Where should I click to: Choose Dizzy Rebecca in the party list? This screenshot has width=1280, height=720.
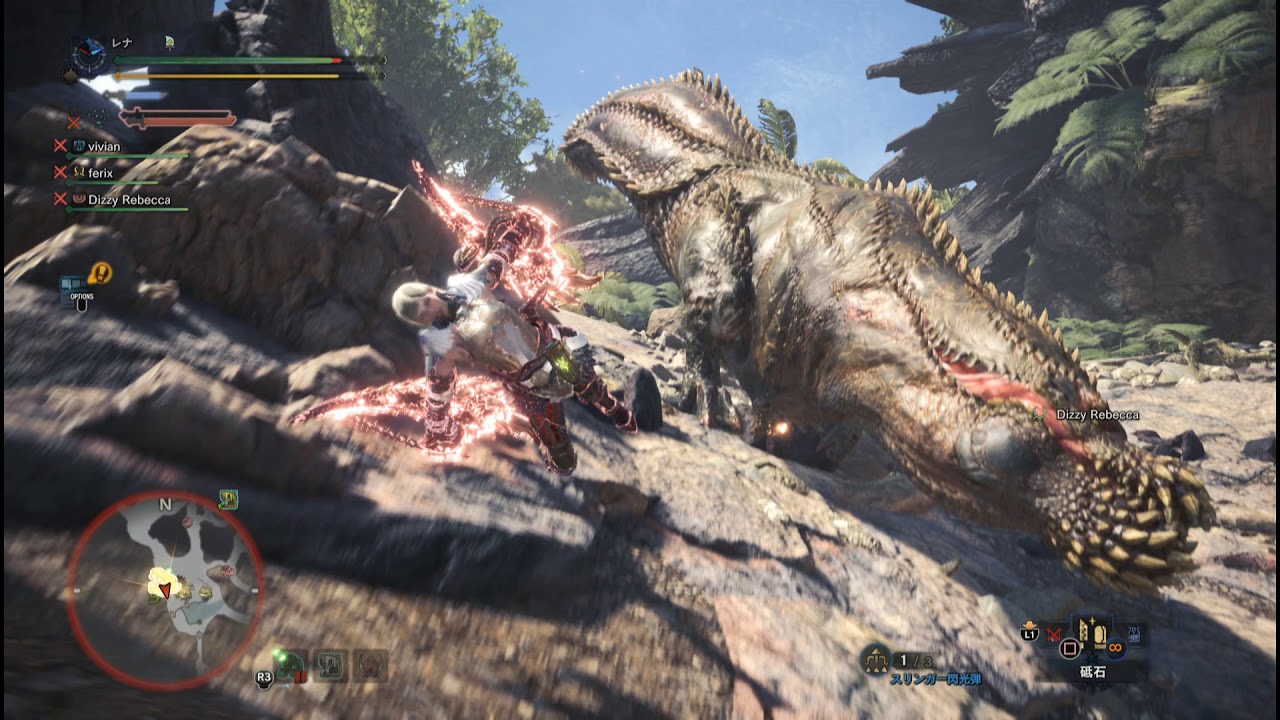pyautogui.click(x=128, y=200)
